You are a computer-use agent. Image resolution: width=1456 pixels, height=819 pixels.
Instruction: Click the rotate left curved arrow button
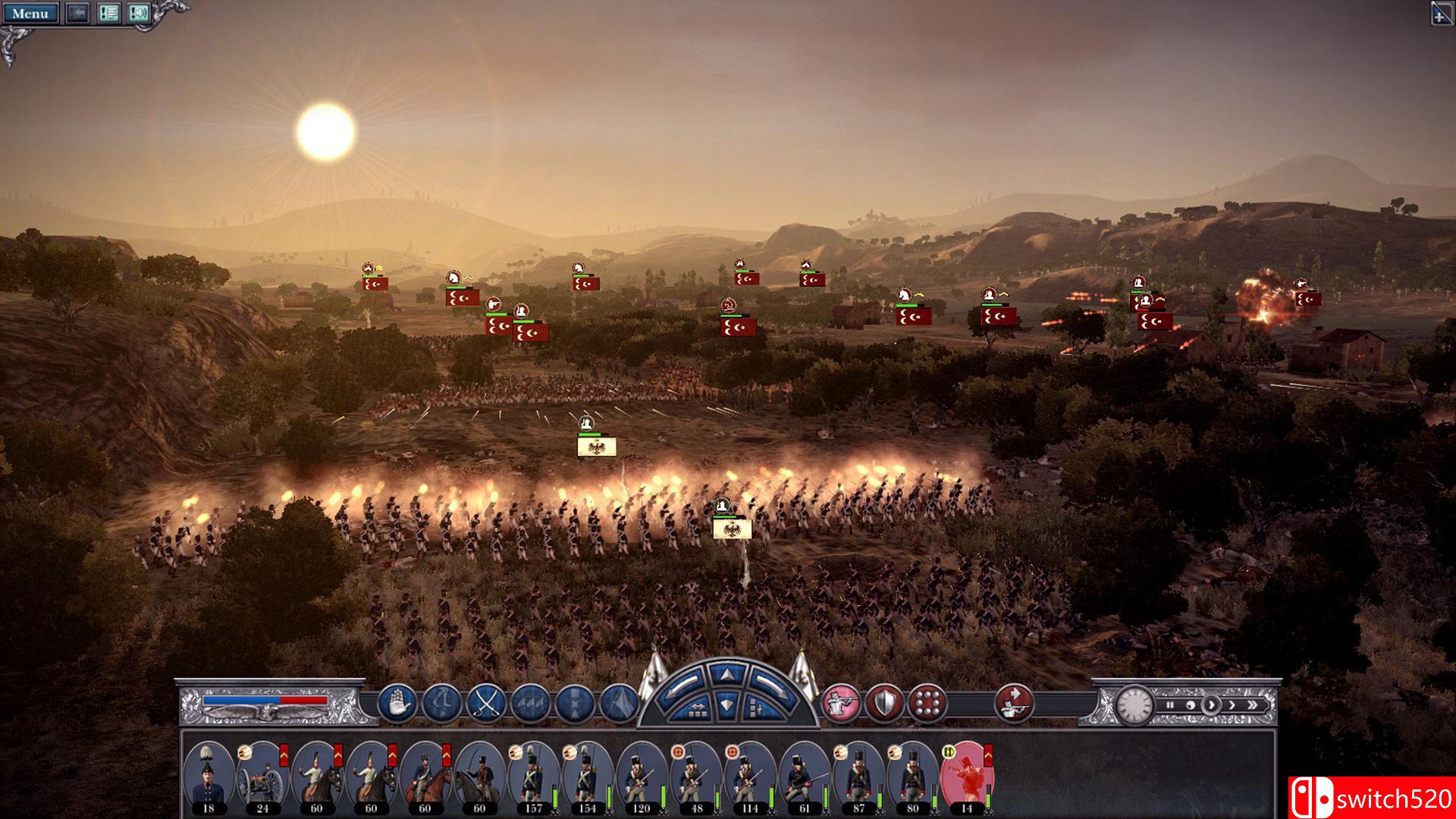tap(681, 686)
